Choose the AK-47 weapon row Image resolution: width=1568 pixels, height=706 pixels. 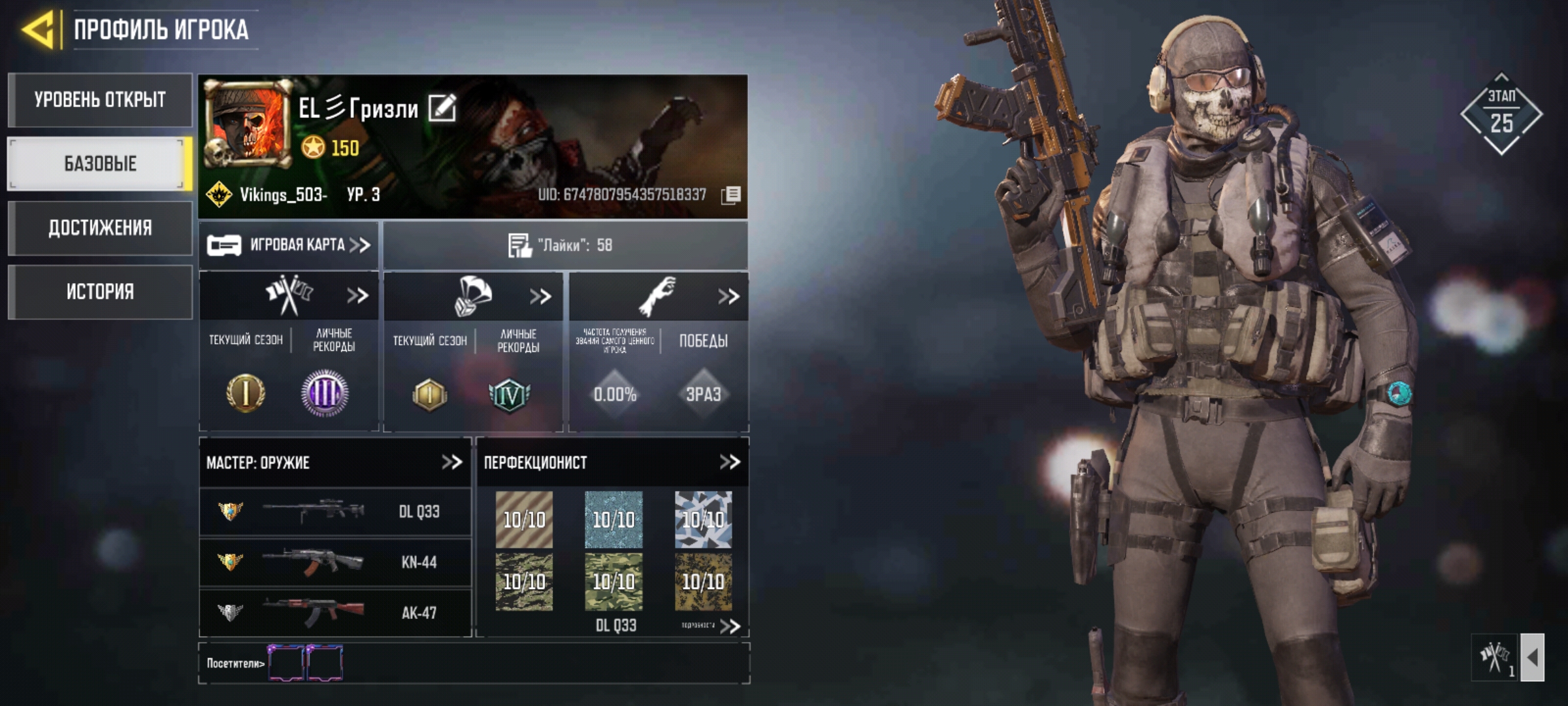pyautogui.click(x=335, y=613)
